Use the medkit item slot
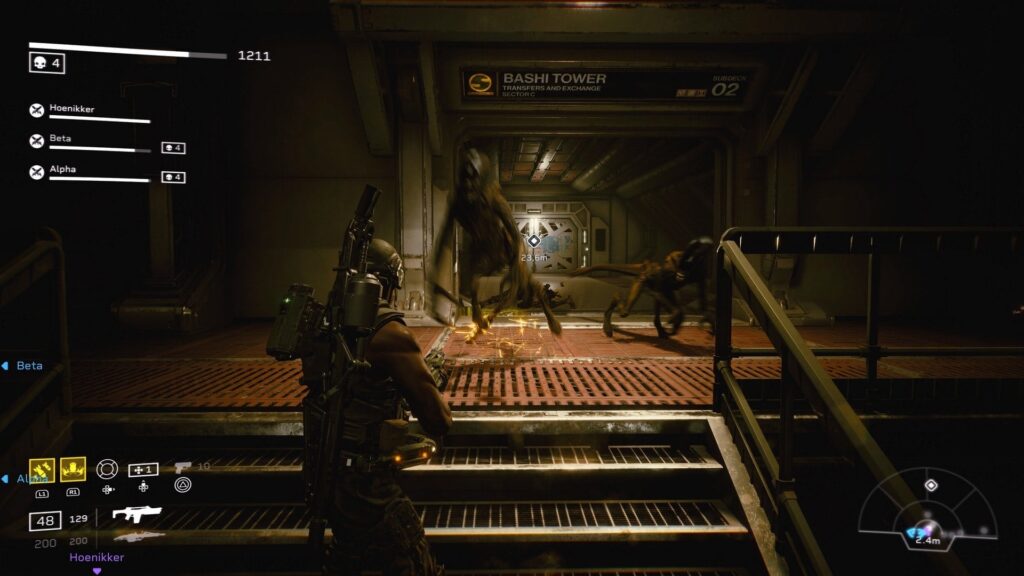1024x576 pixels. click(143, 470)
